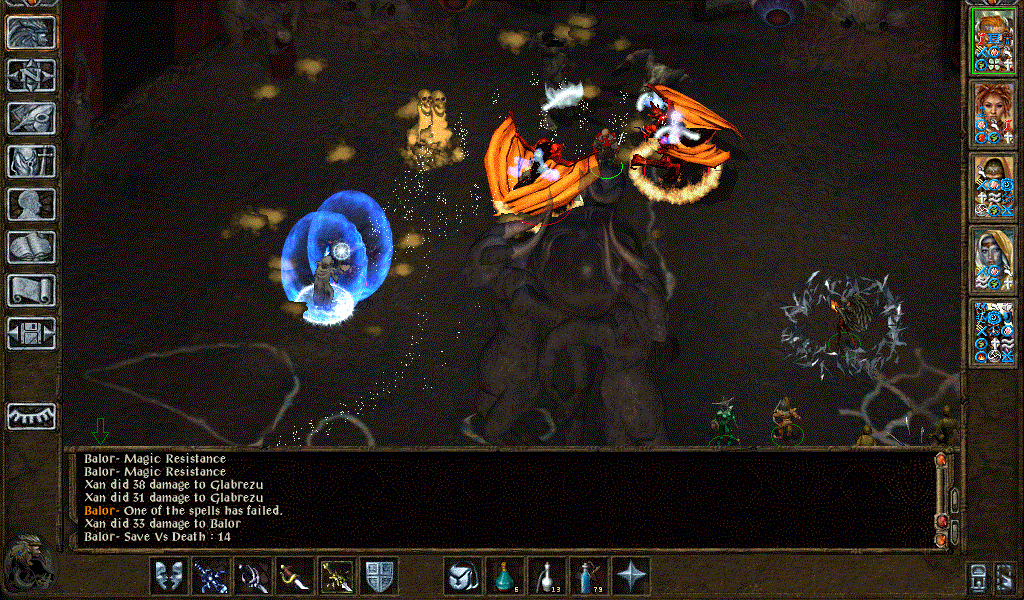The image size is (1024, 600).
Task: Open the mage spellbook via the open-book icon
Action: (31, 247)
